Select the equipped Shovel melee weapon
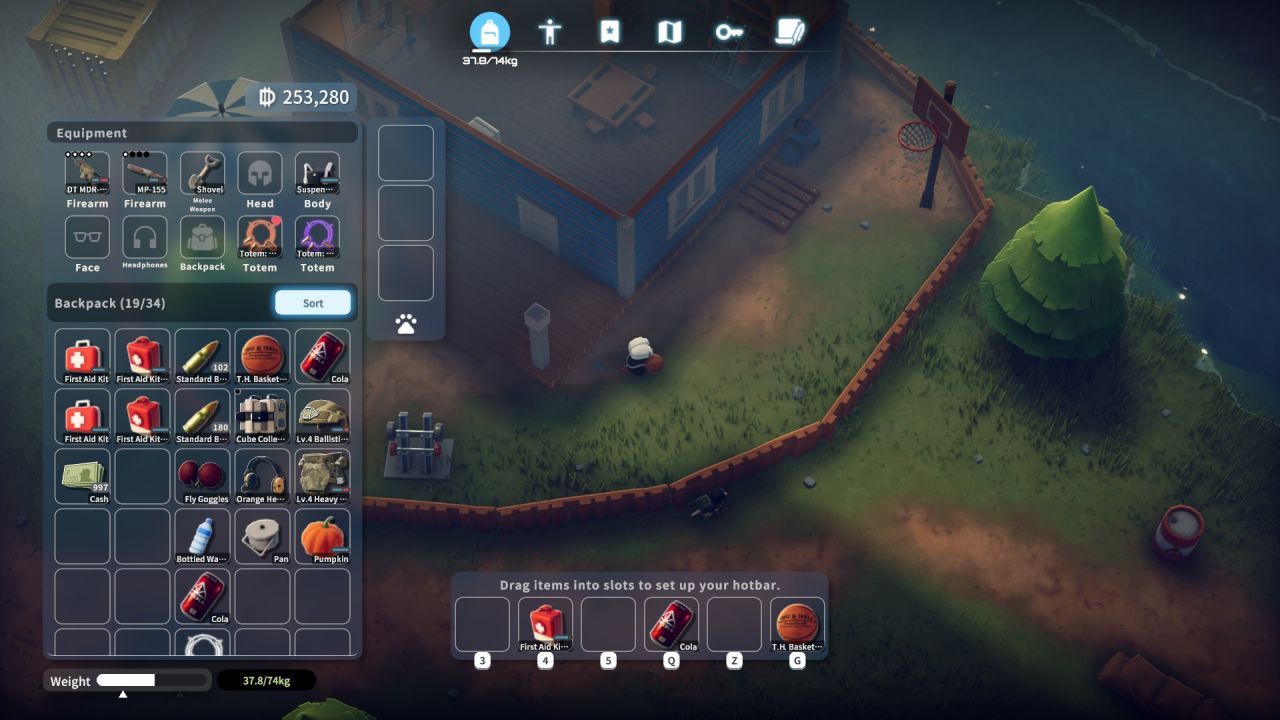Image resolution: width=1280 pixels, height=720 pixels. tap(202, 172)
